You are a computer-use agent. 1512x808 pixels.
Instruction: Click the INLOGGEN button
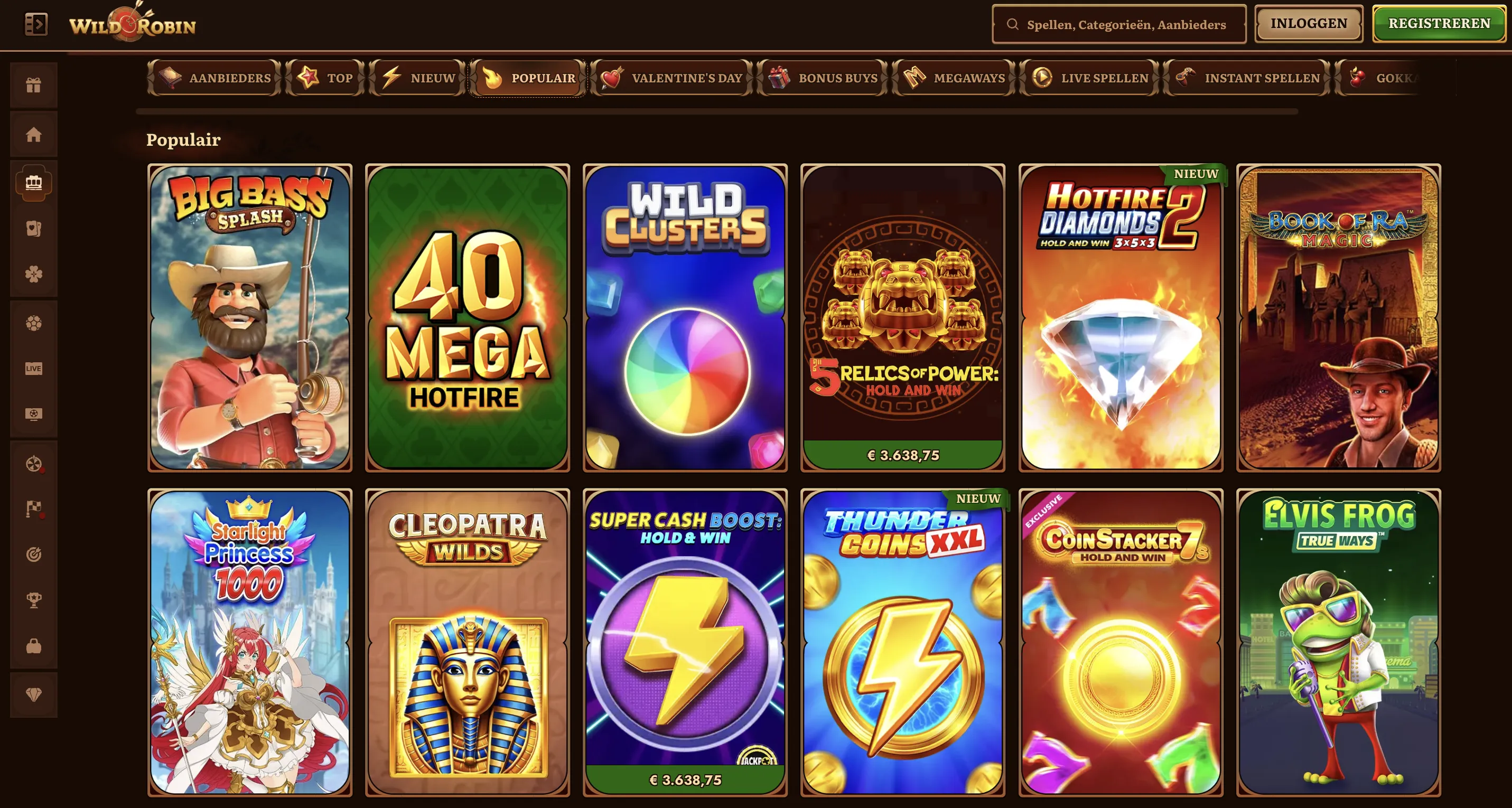click(x=1308, y=23)
